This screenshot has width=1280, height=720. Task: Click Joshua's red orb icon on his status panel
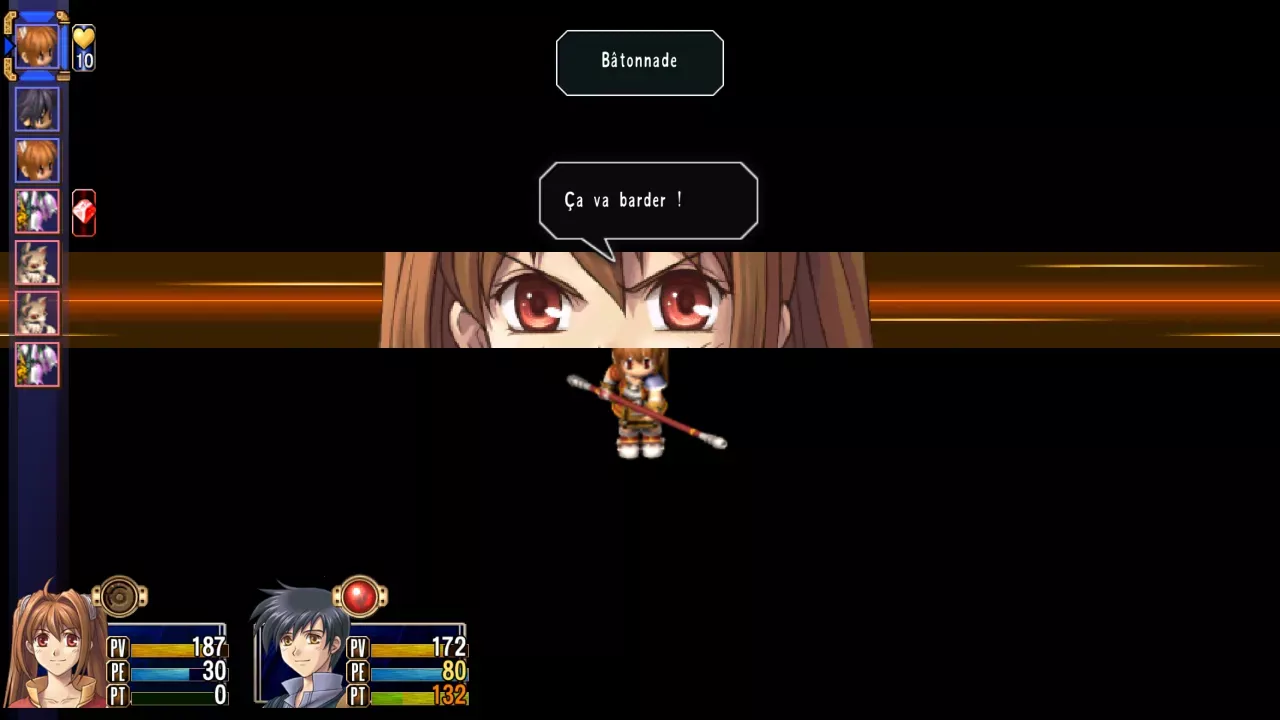(x=359, y=597)
